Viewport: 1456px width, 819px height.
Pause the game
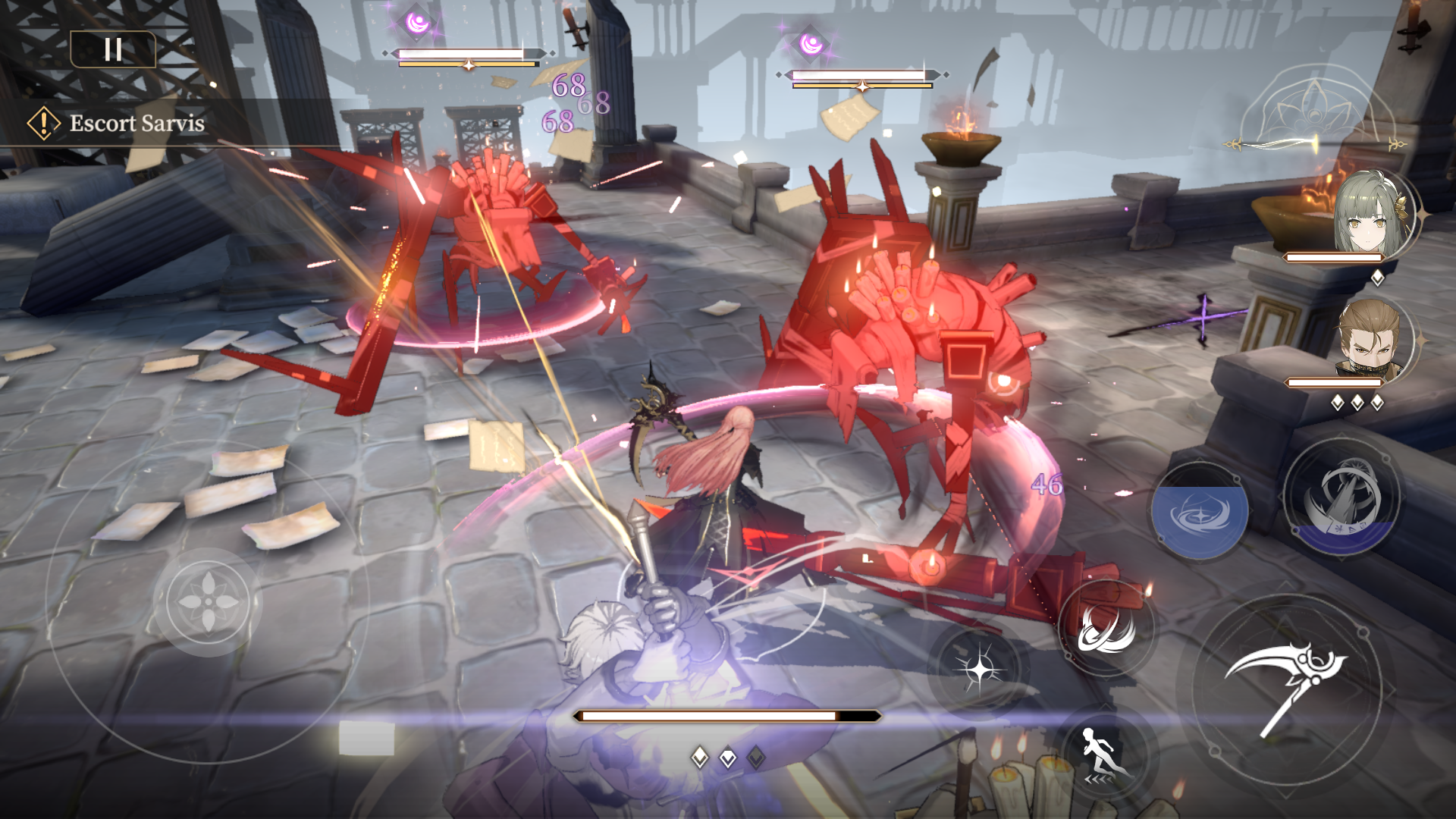[x=113, y=50]
